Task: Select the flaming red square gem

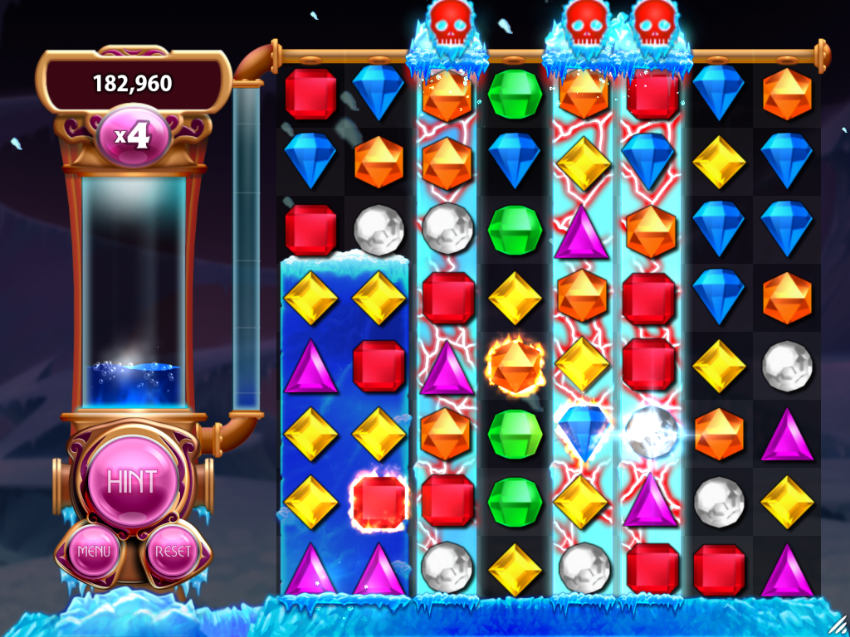Action: pyautogui.click(x=379, y=501)
